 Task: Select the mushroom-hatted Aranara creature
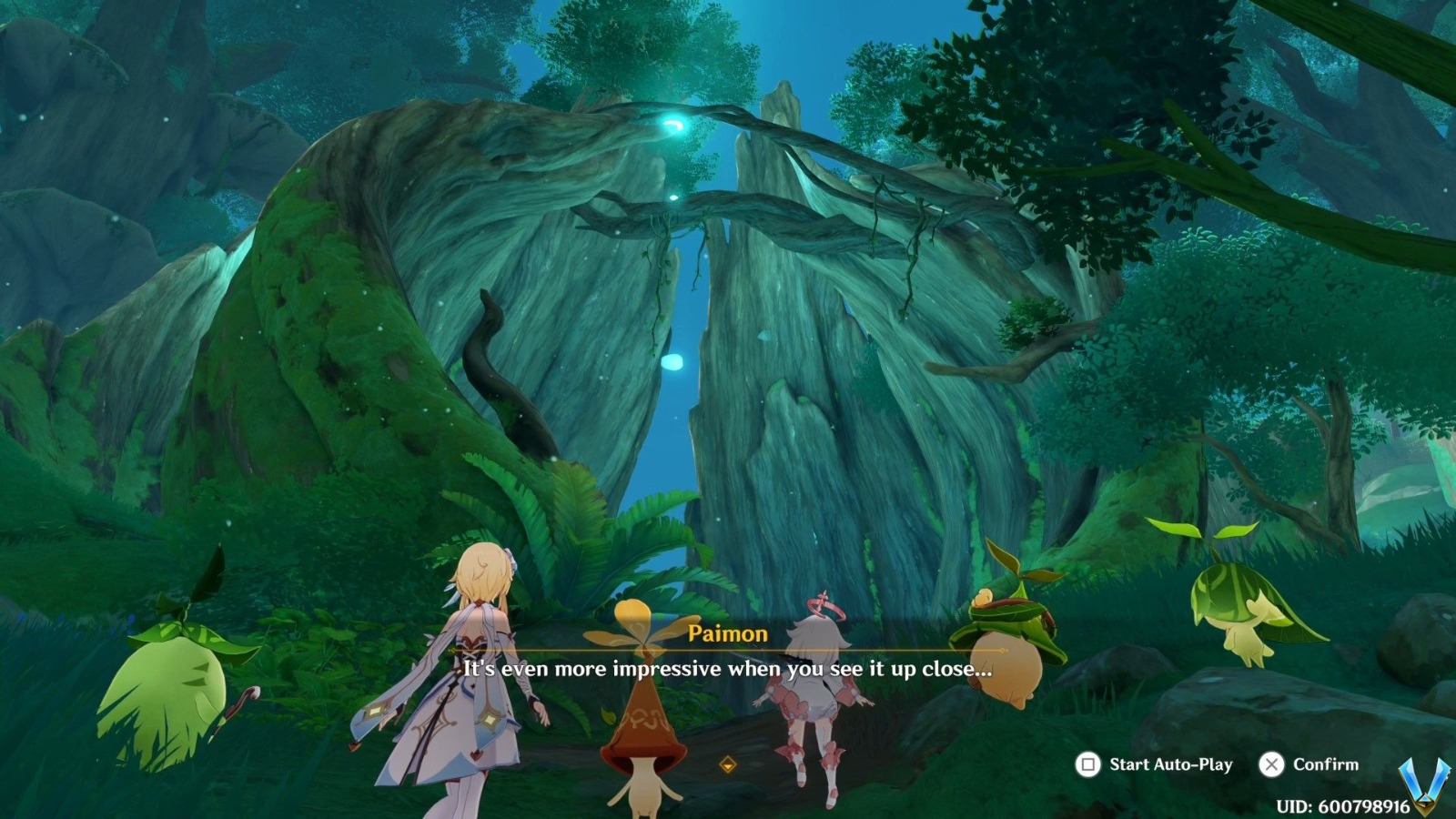click(x=646, y=719)
